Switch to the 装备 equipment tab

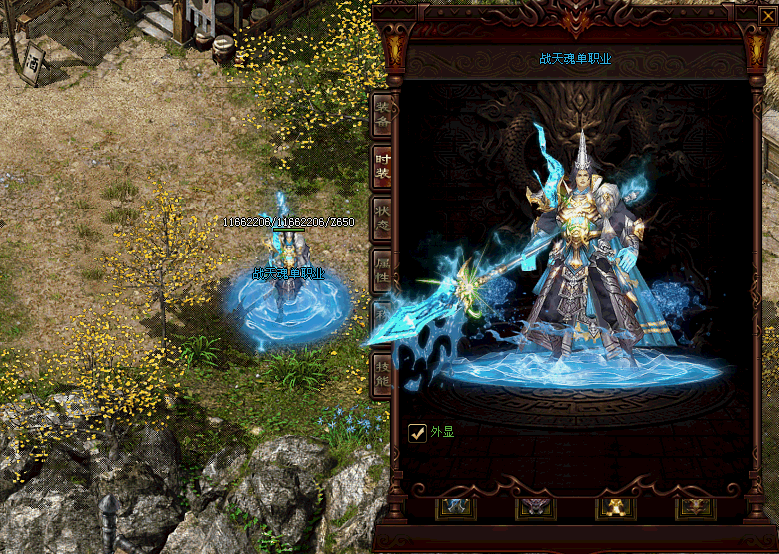(382, 116)
